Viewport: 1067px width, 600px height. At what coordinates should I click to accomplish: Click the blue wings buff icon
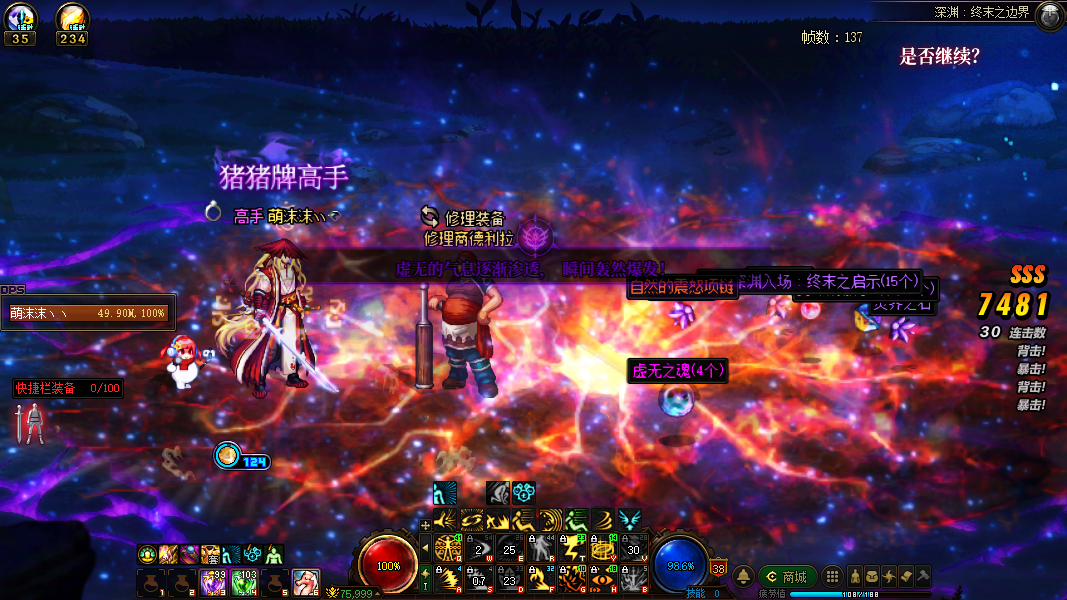click(630, 520)
